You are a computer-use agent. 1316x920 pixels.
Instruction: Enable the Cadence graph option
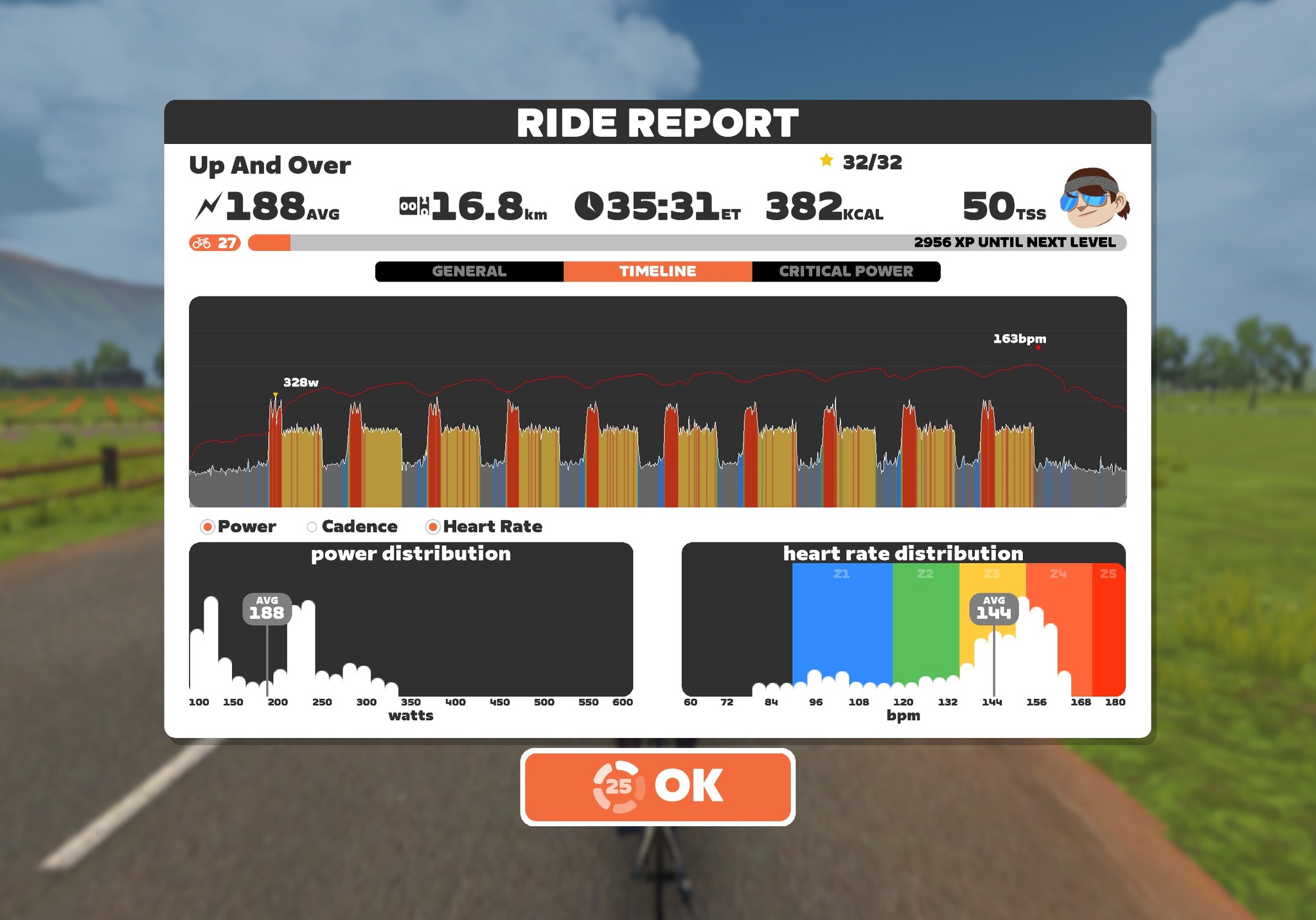click(312, 527)
